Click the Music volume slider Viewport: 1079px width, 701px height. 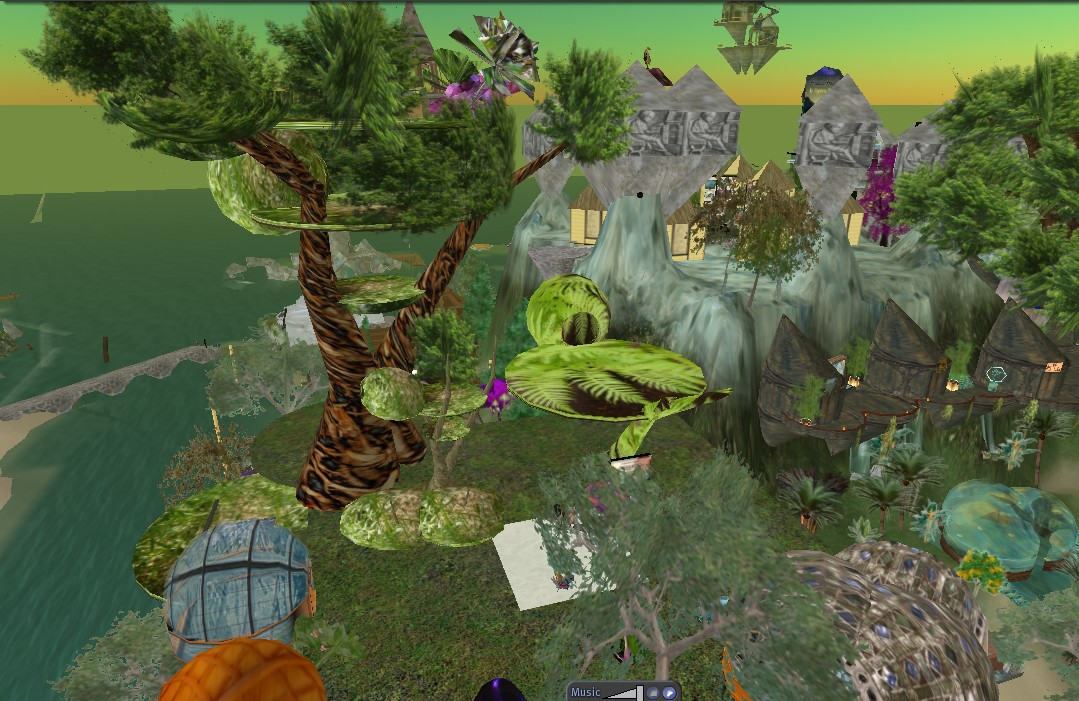(x=624, y=692)
